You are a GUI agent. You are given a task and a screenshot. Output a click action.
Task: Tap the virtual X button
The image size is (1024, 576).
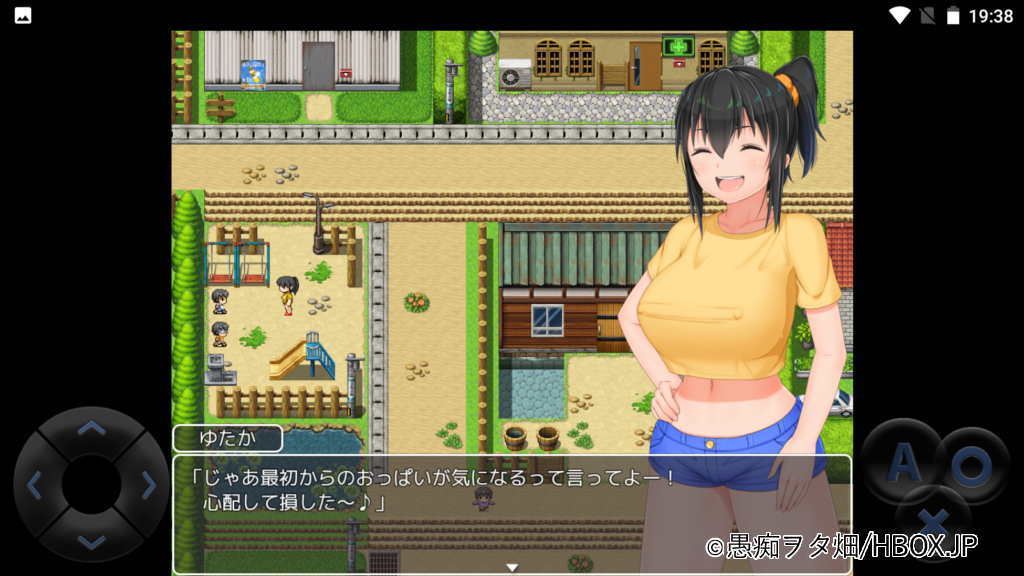pyautogui.click(x=933, y=521)
